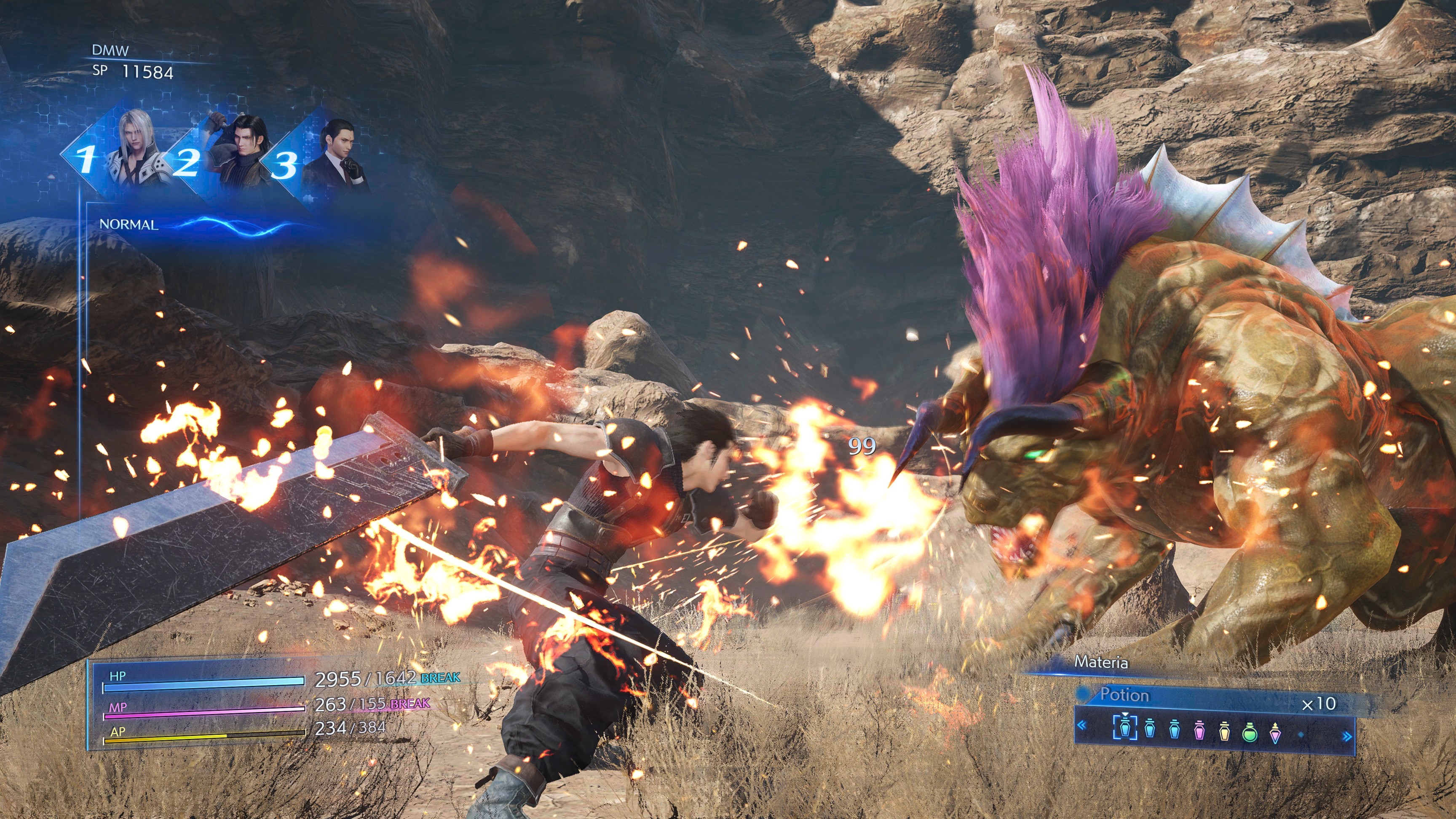
Task: Select the round green flask item
Action: click(x=1250, y=733)
